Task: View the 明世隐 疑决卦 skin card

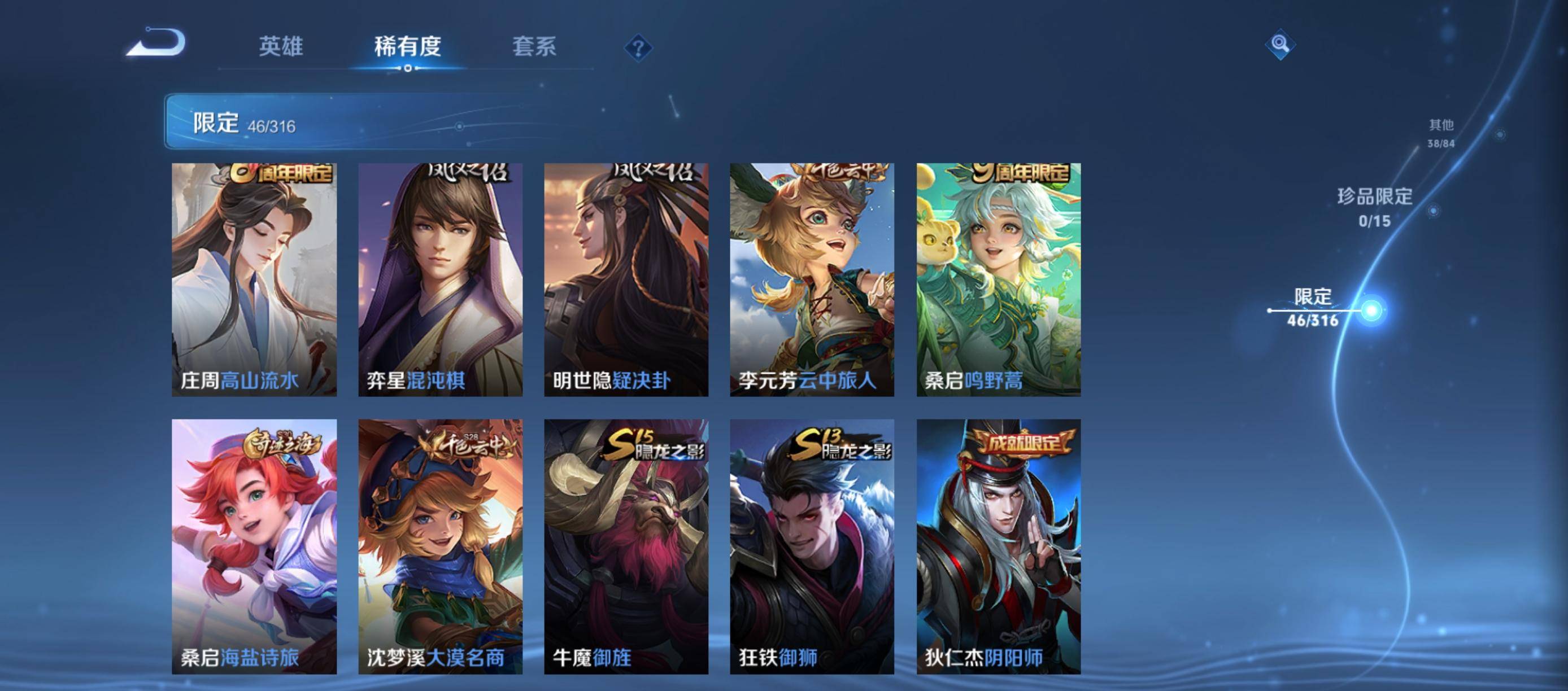Action: 626,280
